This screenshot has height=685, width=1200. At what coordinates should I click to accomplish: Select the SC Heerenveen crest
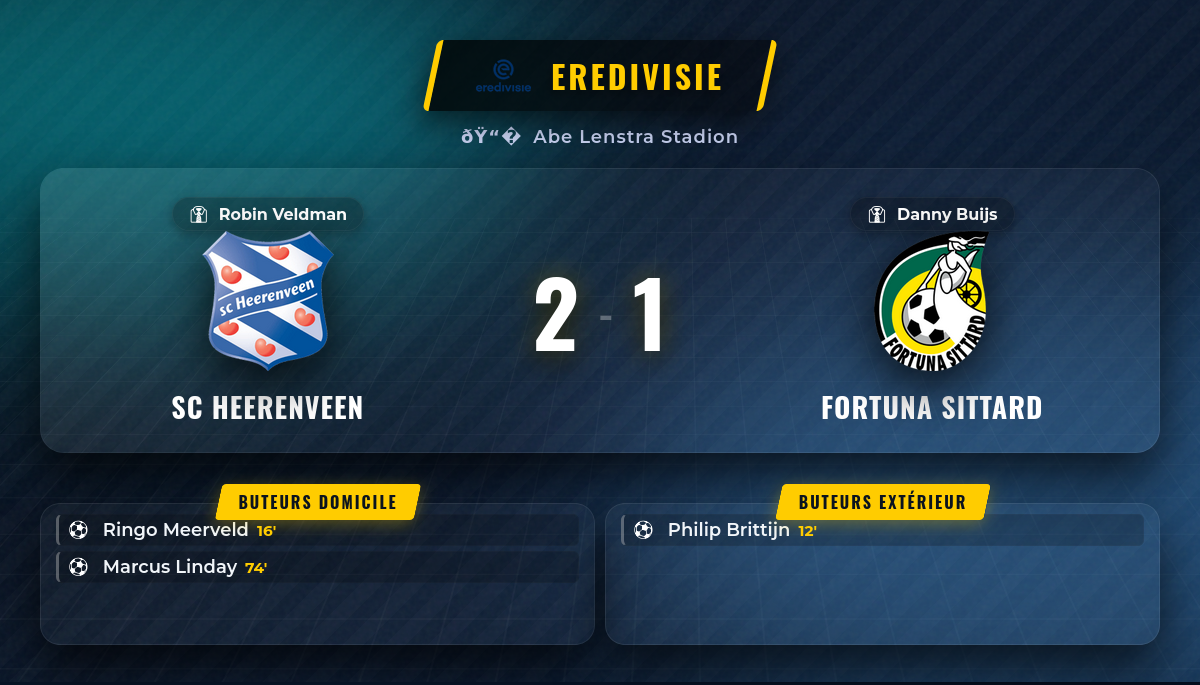tap(268, 300)
